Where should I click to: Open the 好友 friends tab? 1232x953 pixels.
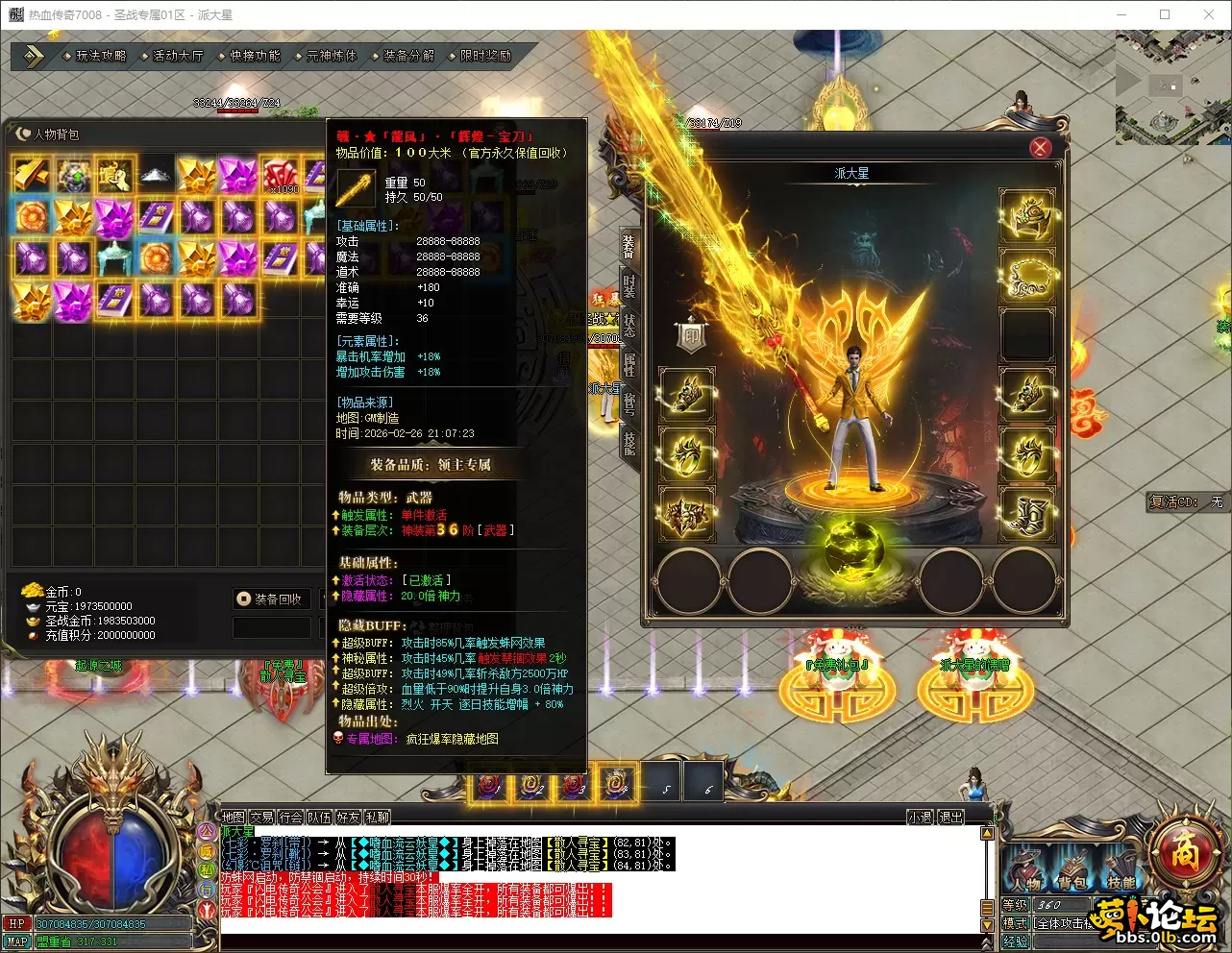pyautogui.click(x=348, y=818)
